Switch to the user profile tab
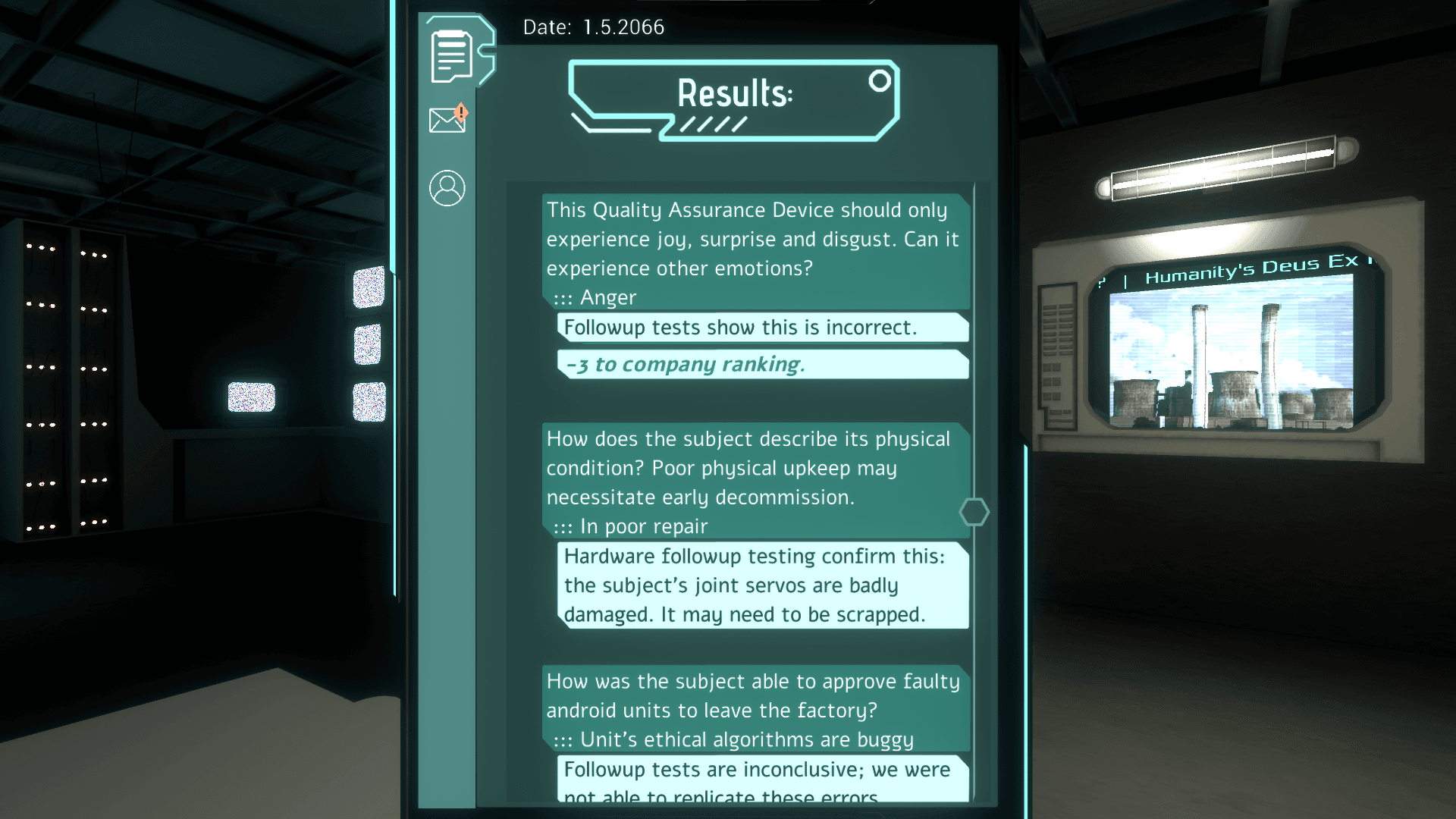 447,187
